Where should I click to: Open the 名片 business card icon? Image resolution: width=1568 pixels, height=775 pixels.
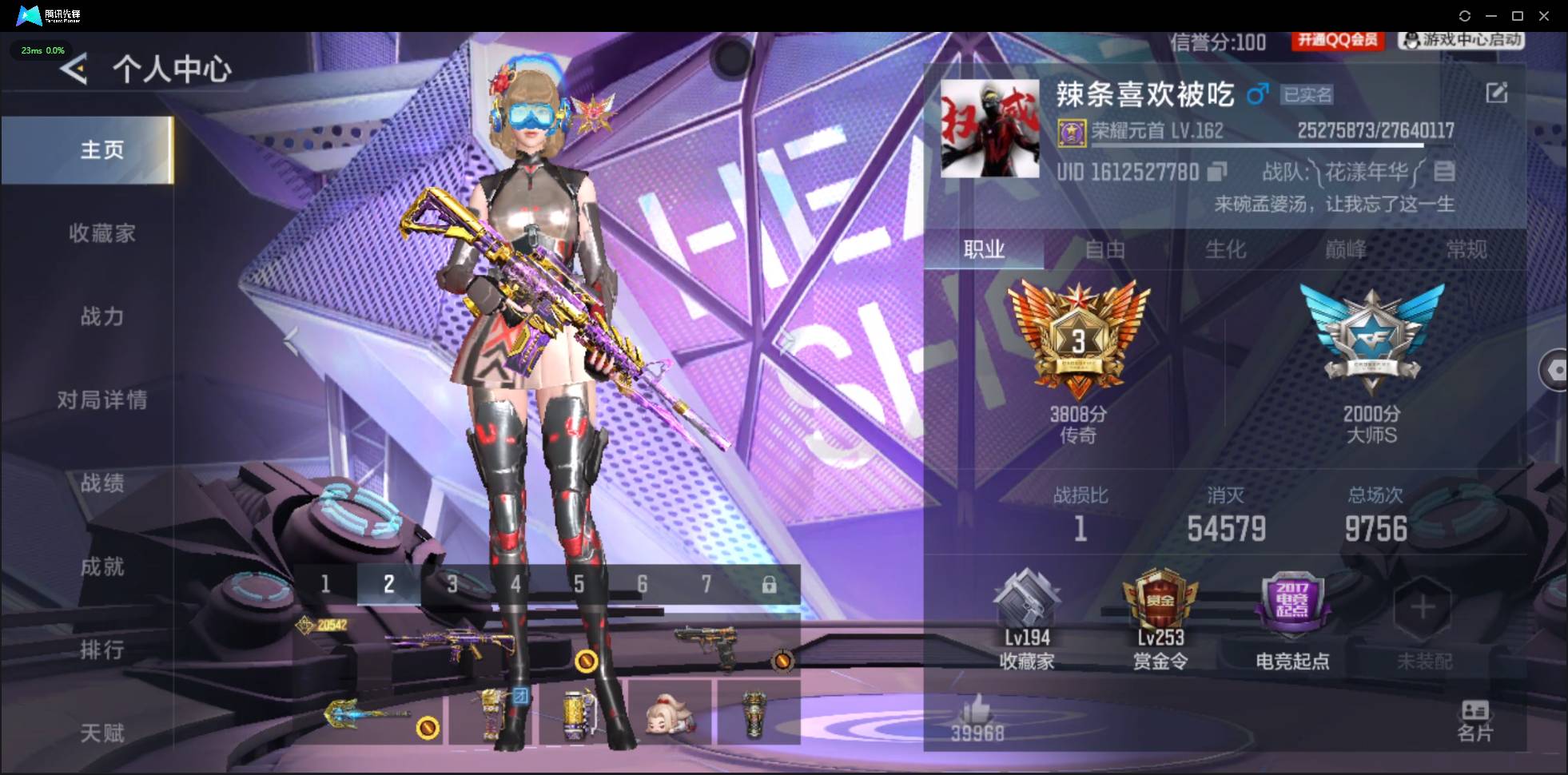pos(1474,715)
